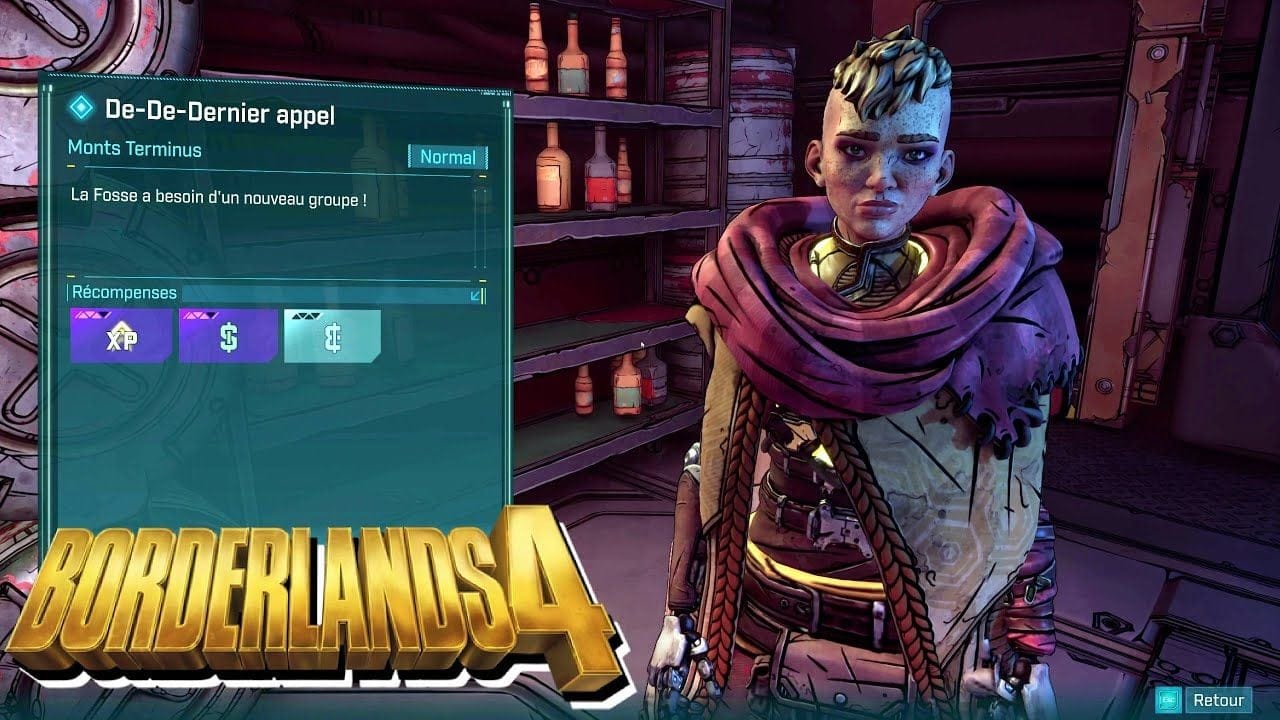Click the Normal difficulty tag
1280x720 pixels.
coord(447,157)
